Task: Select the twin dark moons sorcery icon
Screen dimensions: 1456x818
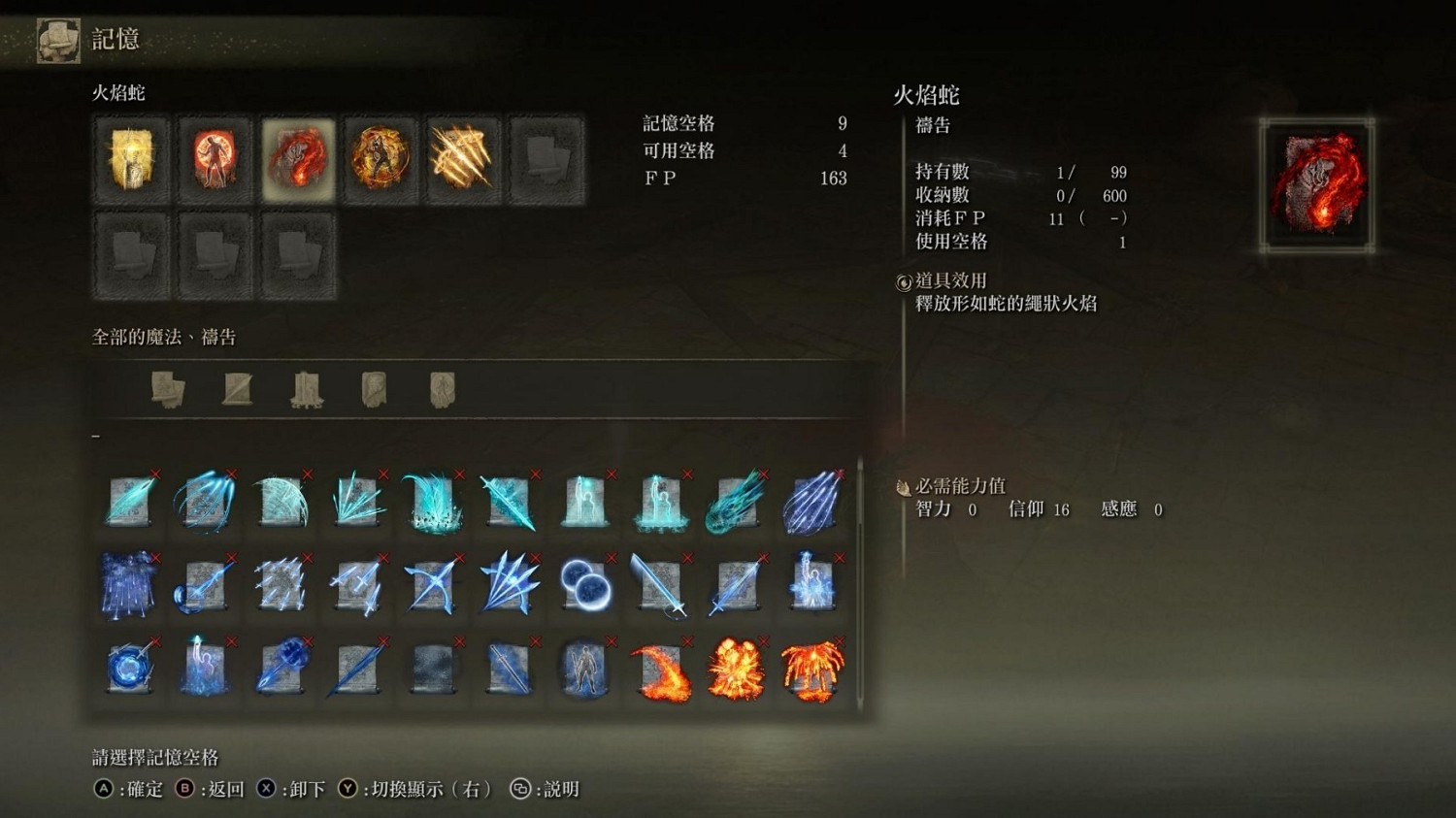Action: (583, 582)
